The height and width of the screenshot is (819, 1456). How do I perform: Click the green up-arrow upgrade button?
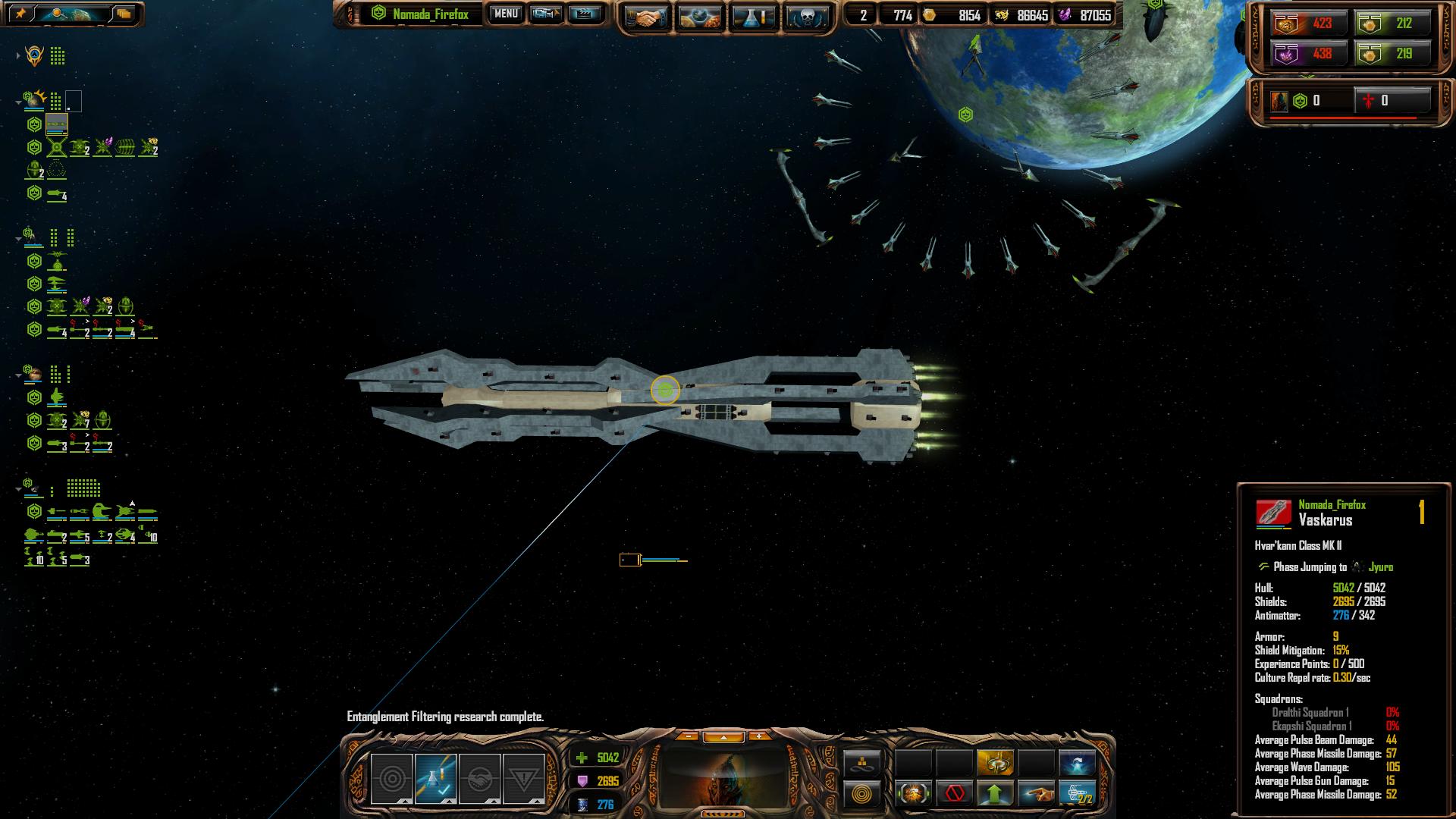[x=996, y=794]
